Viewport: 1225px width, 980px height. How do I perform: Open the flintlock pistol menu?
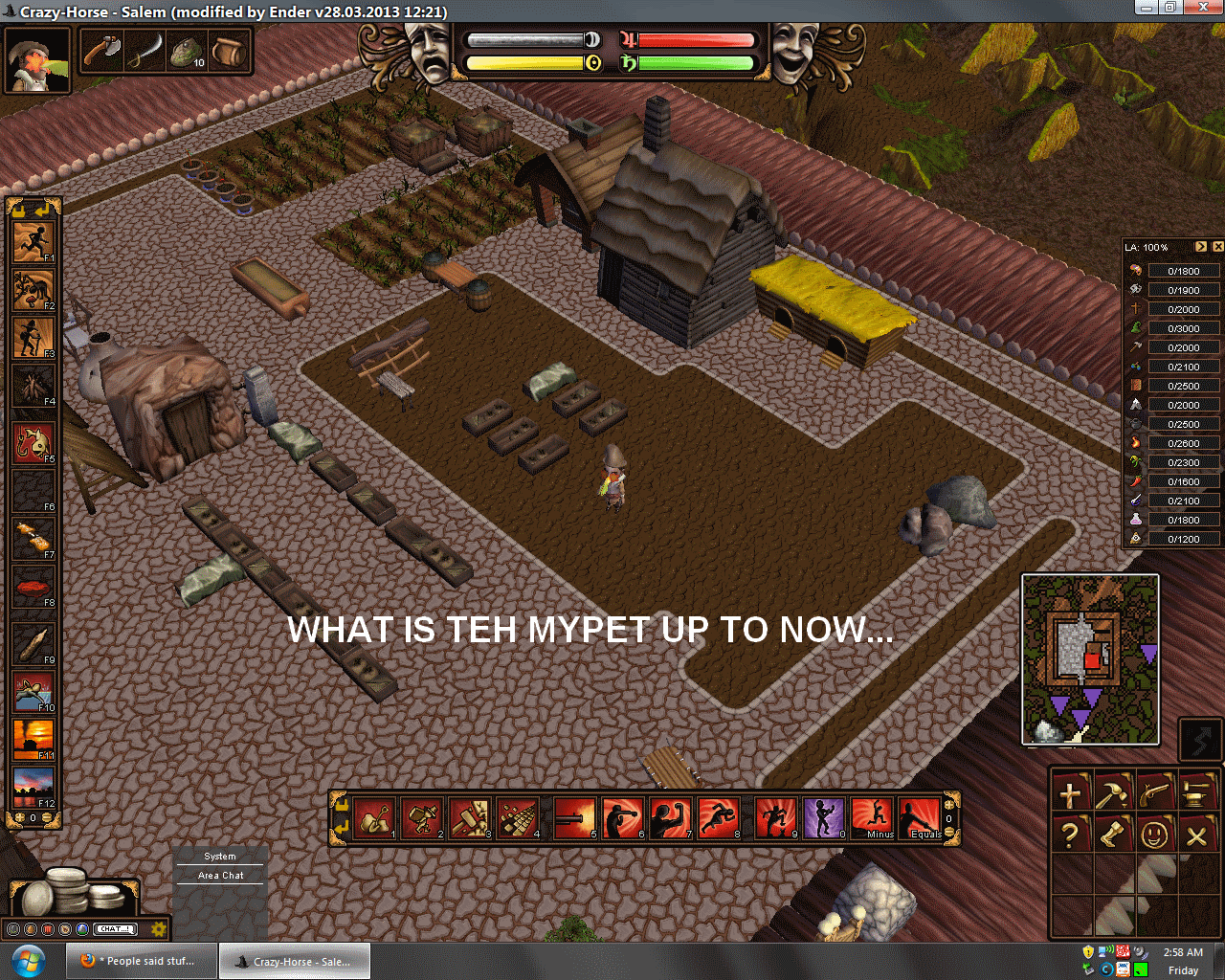point(1154,792)
